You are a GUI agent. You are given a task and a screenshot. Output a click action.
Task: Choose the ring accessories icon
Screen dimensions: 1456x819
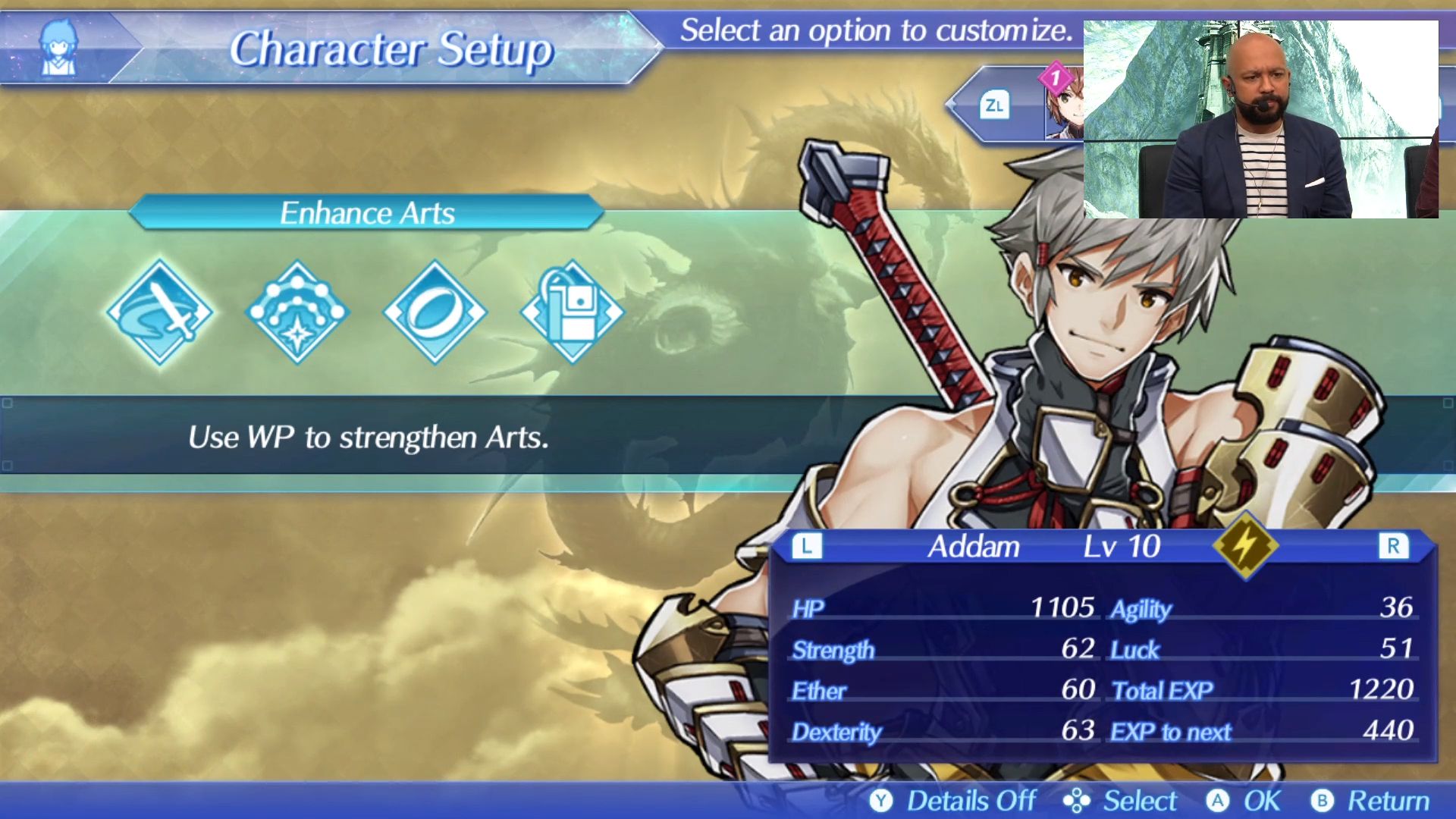coord(435,312)
